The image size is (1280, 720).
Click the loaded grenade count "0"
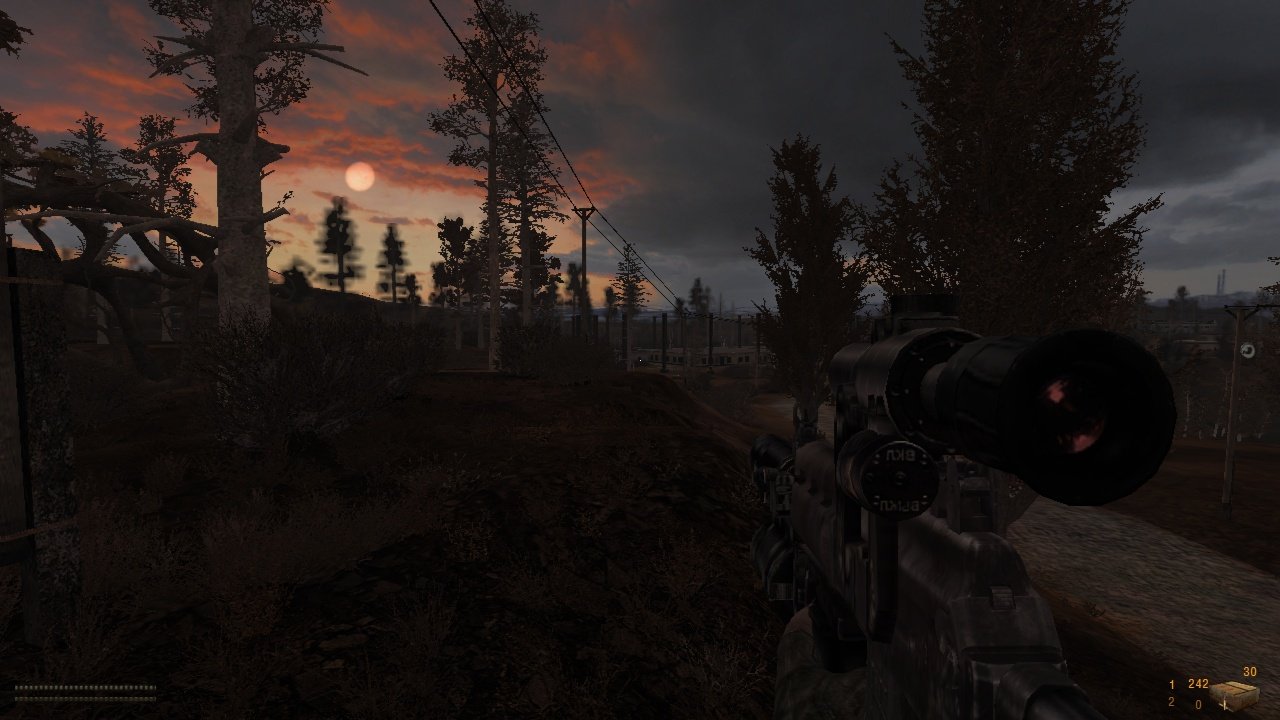tap(1199, 703)
